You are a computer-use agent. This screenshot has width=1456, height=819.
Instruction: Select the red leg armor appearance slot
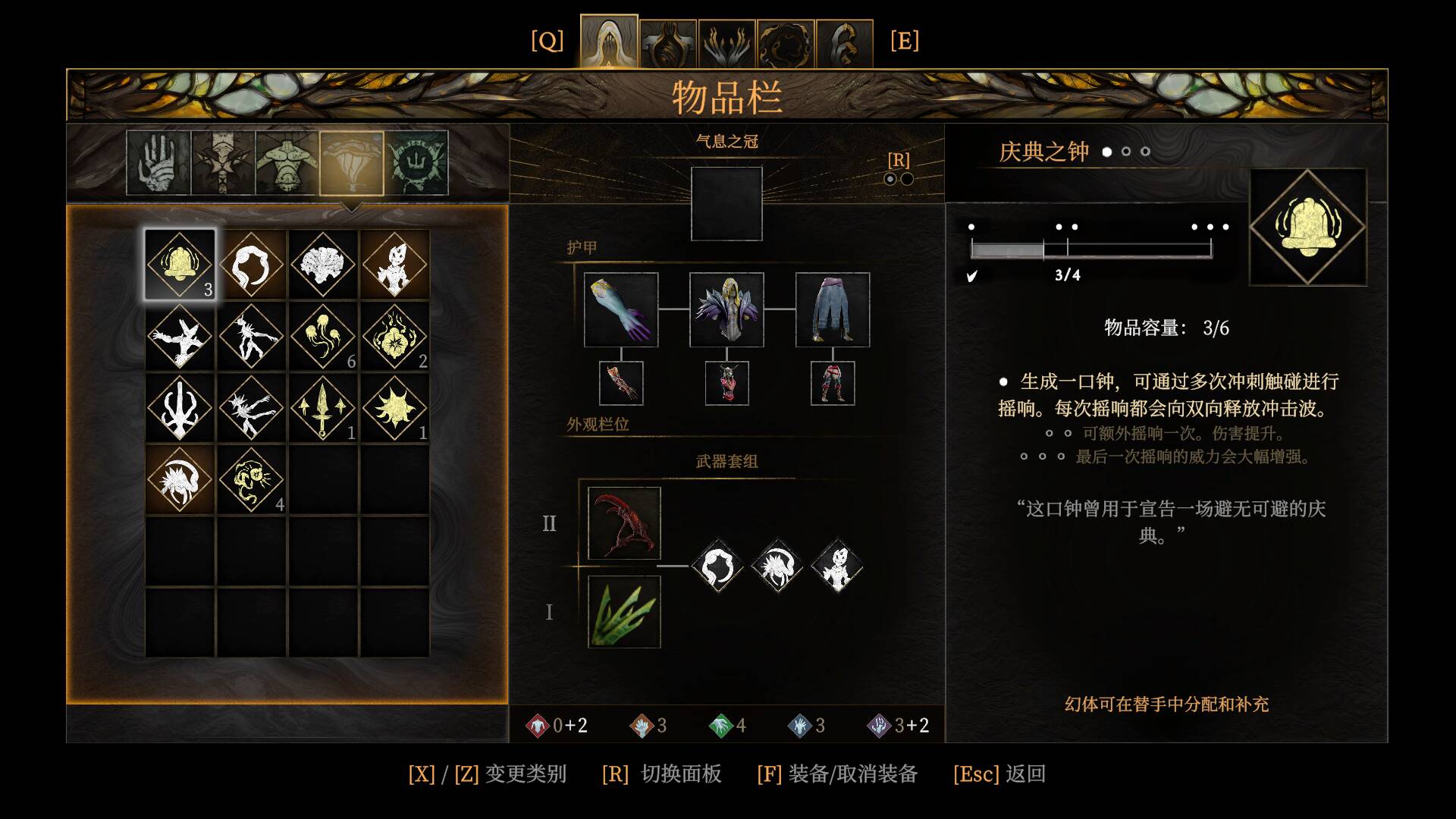click(x=833, y=383)
